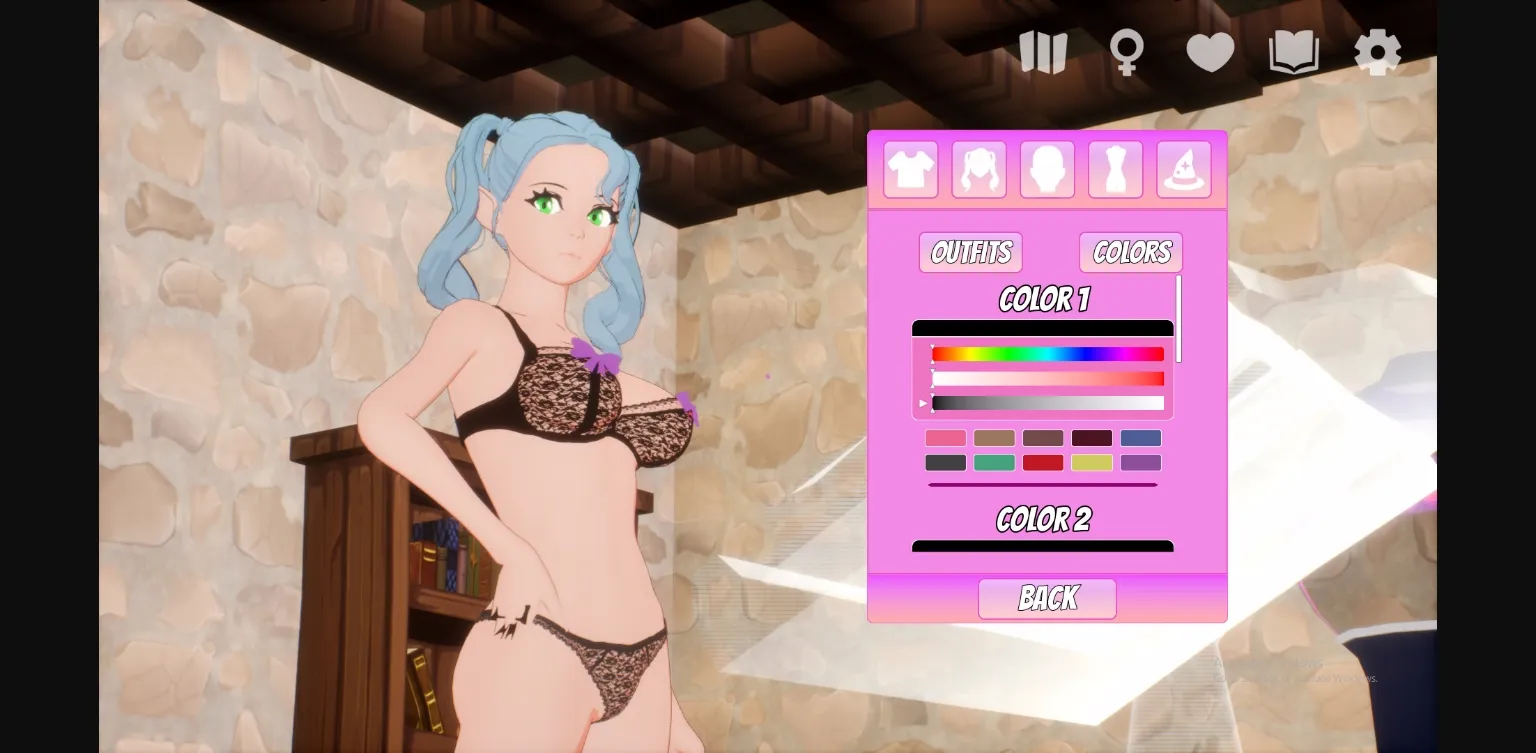
Task: Open the heart affection icon
Action: pyautogui.click(x=1211, y=52)
